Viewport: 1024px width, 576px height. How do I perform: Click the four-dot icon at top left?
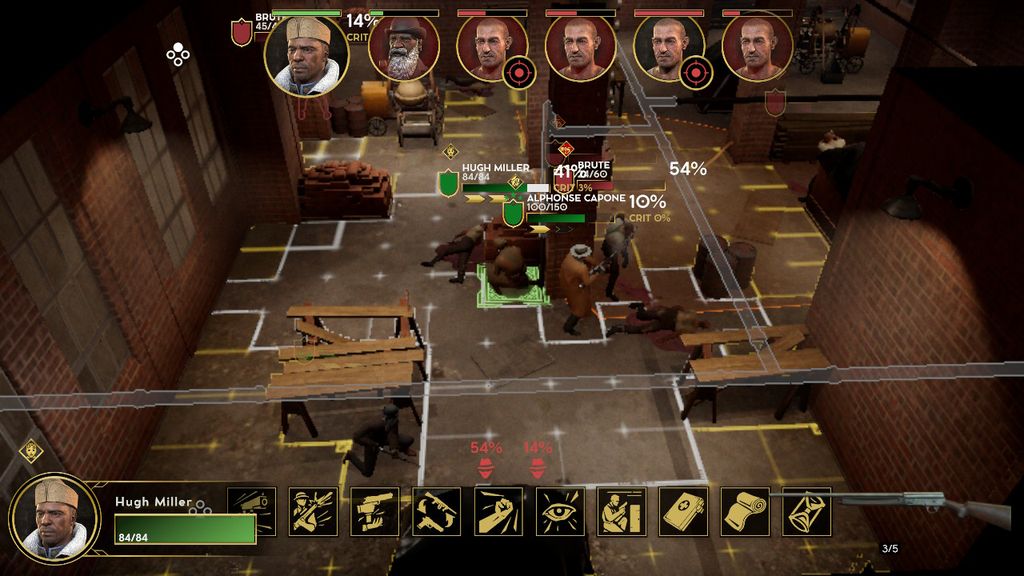[178, 54]
